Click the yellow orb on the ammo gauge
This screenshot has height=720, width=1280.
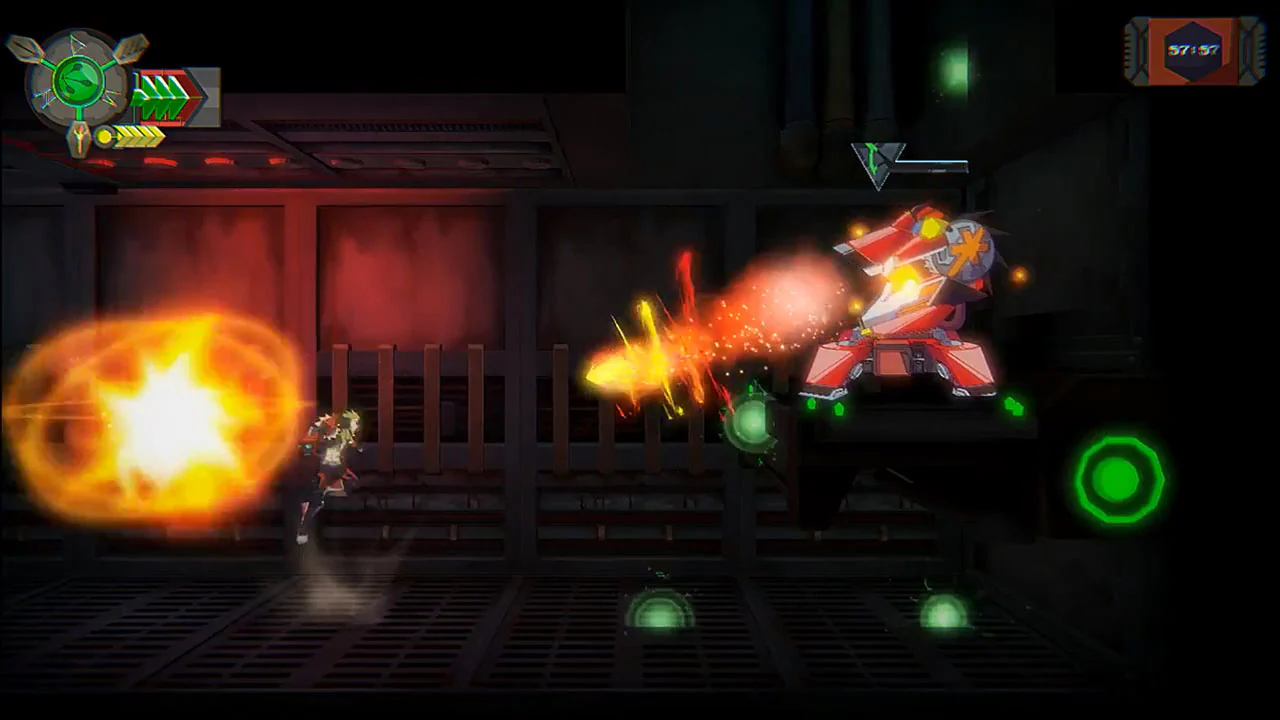(104, 135)
